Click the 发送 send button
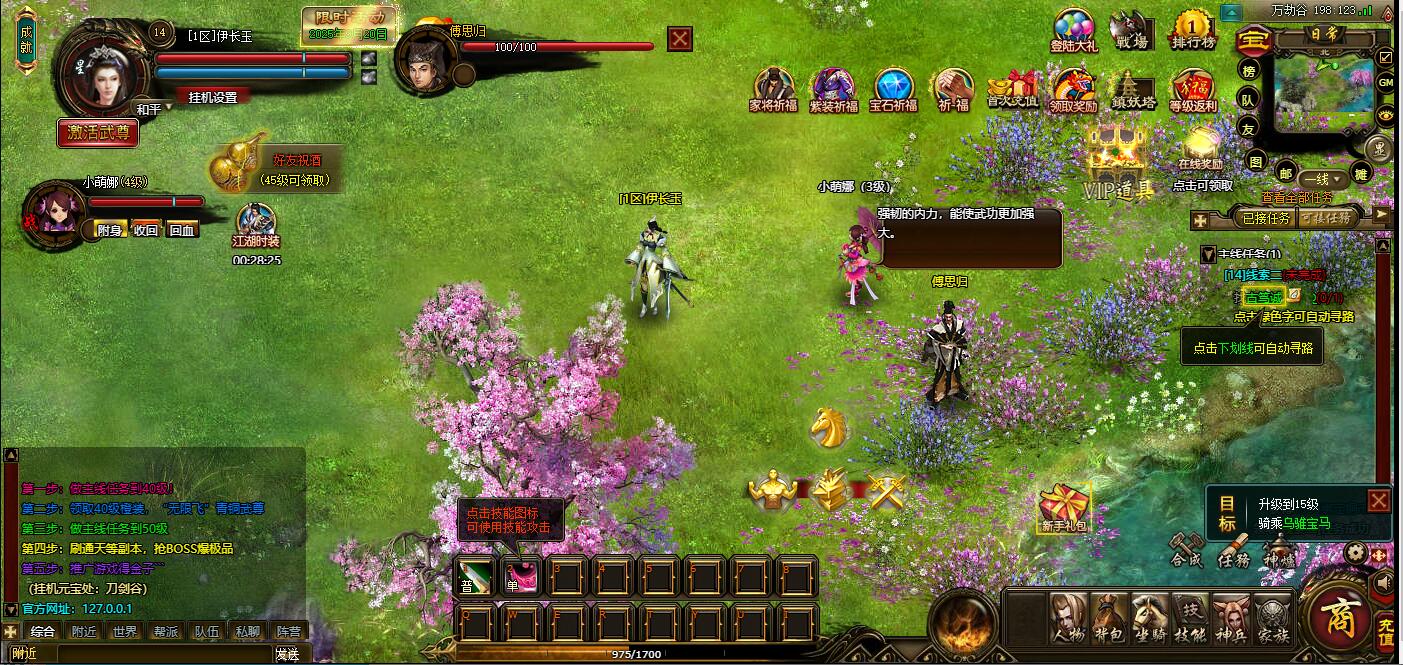 pyautogui.click(x=287, y=654)
